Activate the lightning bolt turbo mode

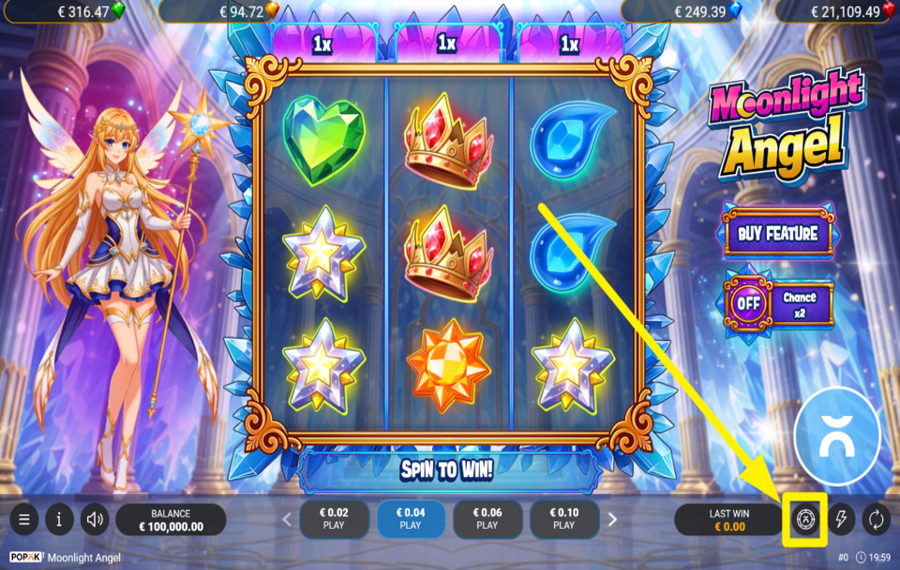click(841, 519)
